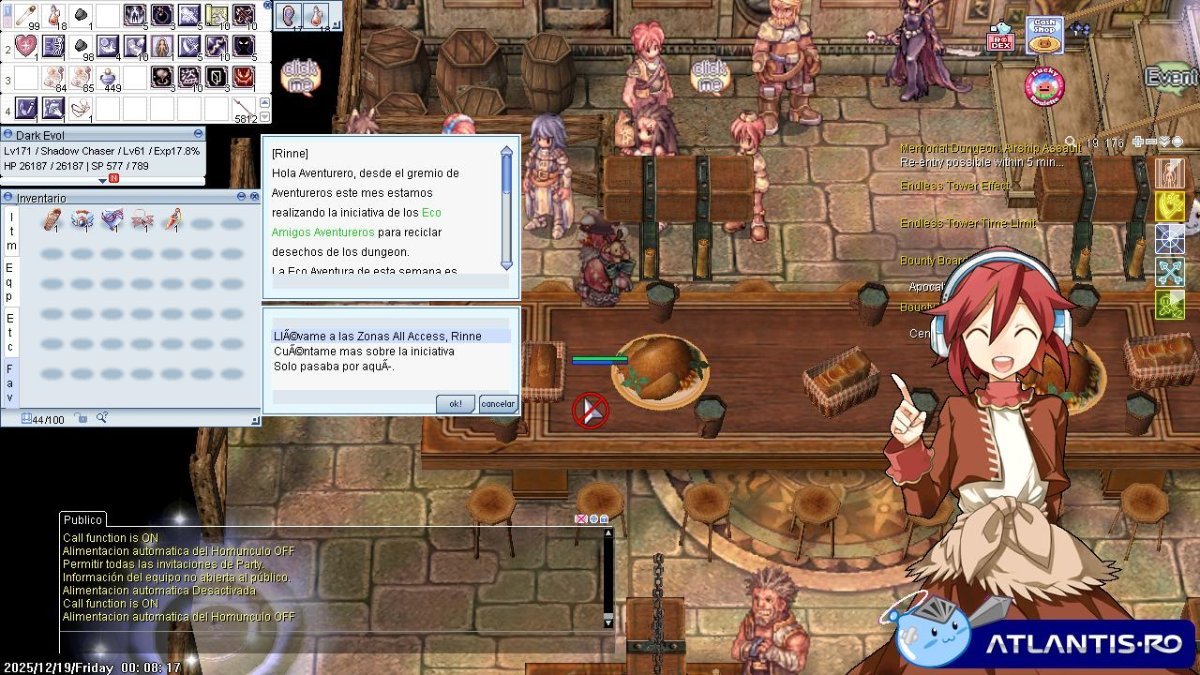Click the Event button
Screen dimensions: 1200x675
coord(1172,77)
